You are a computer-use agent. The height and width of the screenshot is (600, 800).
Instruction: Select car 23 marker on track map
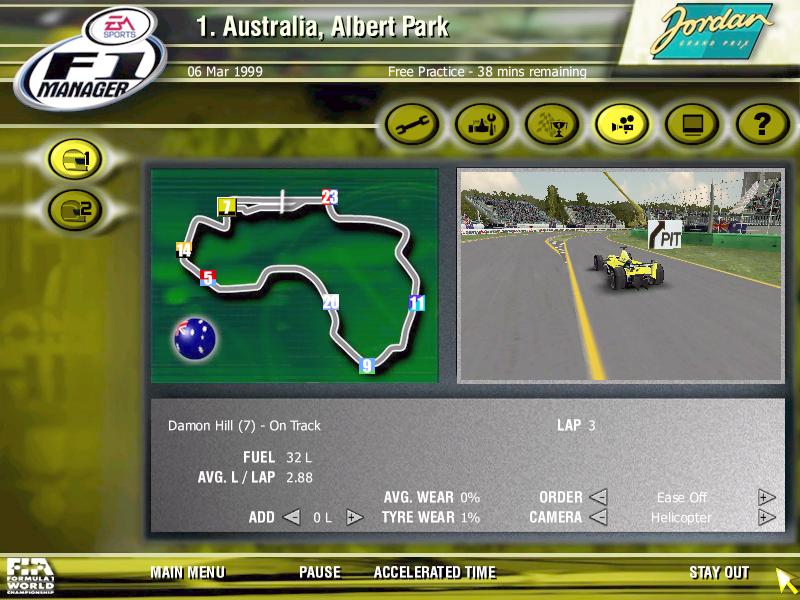pos(329,196)
